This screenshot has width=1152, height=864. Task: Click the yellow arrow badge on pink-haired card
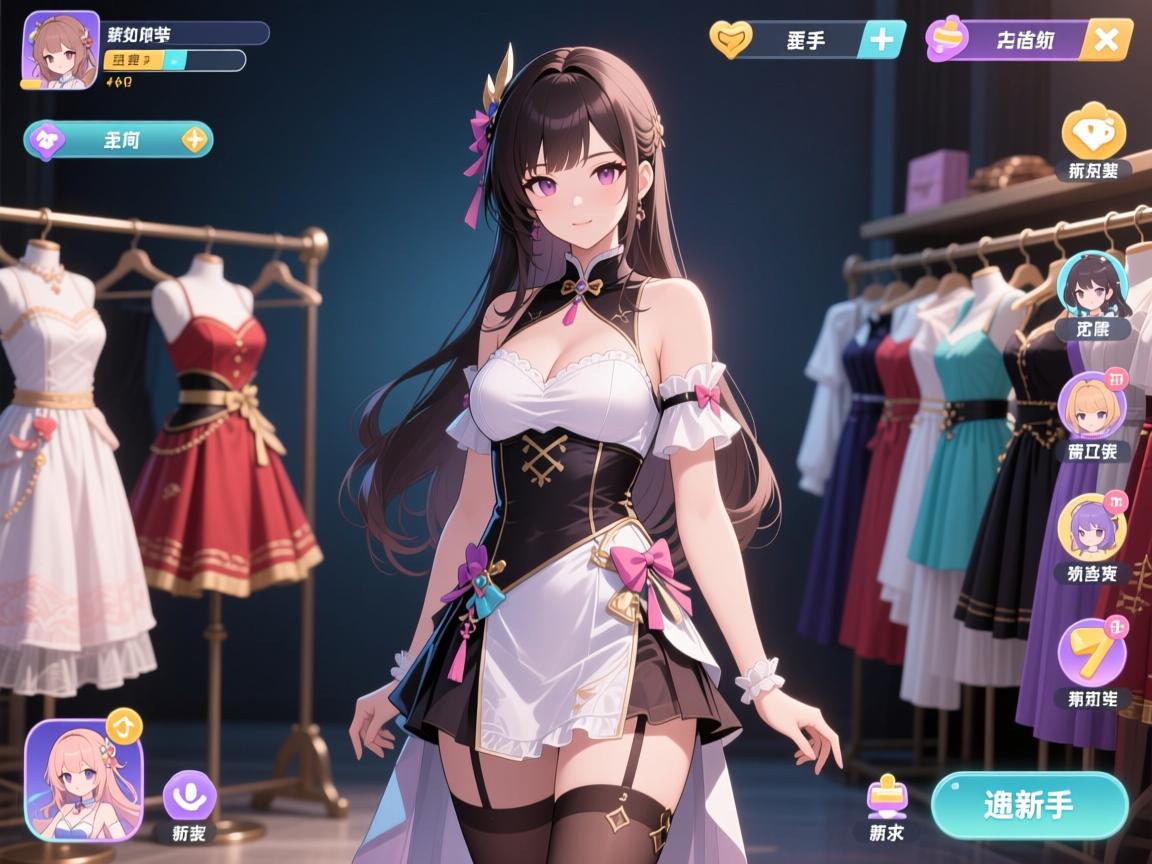tap(124, 723)
